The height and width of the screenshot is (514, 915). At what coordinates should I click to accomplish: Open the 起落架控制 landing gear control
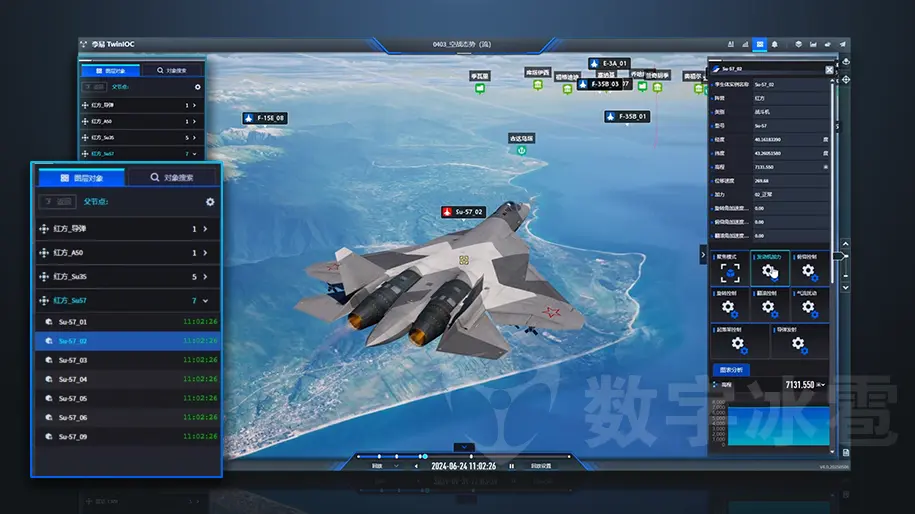(x=738, y=341)
